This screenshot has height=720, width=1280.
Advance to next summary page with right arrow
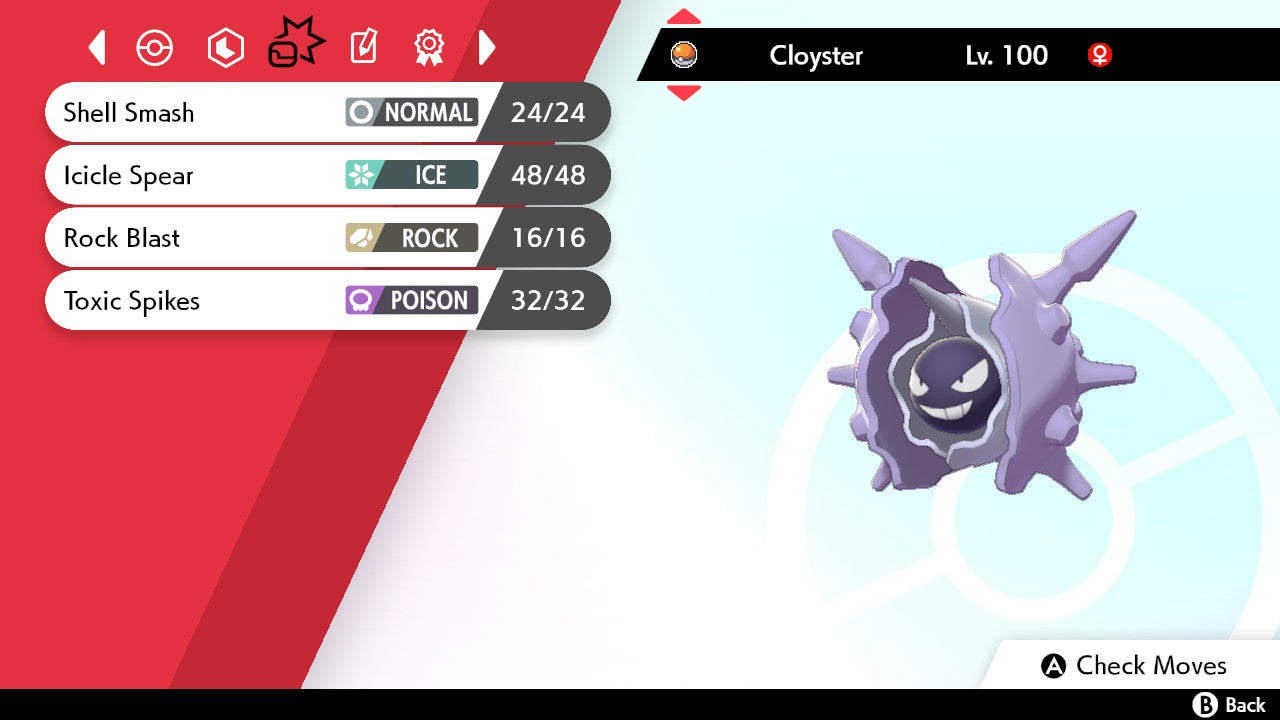[487, 47]
